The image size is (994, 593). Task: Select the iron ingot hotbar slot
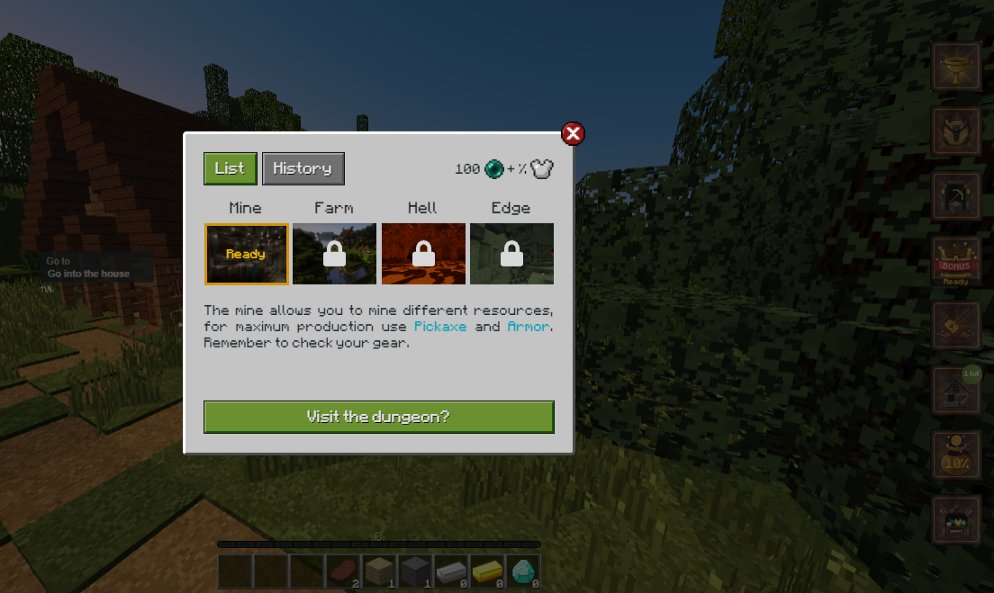[x=451, y=571]
